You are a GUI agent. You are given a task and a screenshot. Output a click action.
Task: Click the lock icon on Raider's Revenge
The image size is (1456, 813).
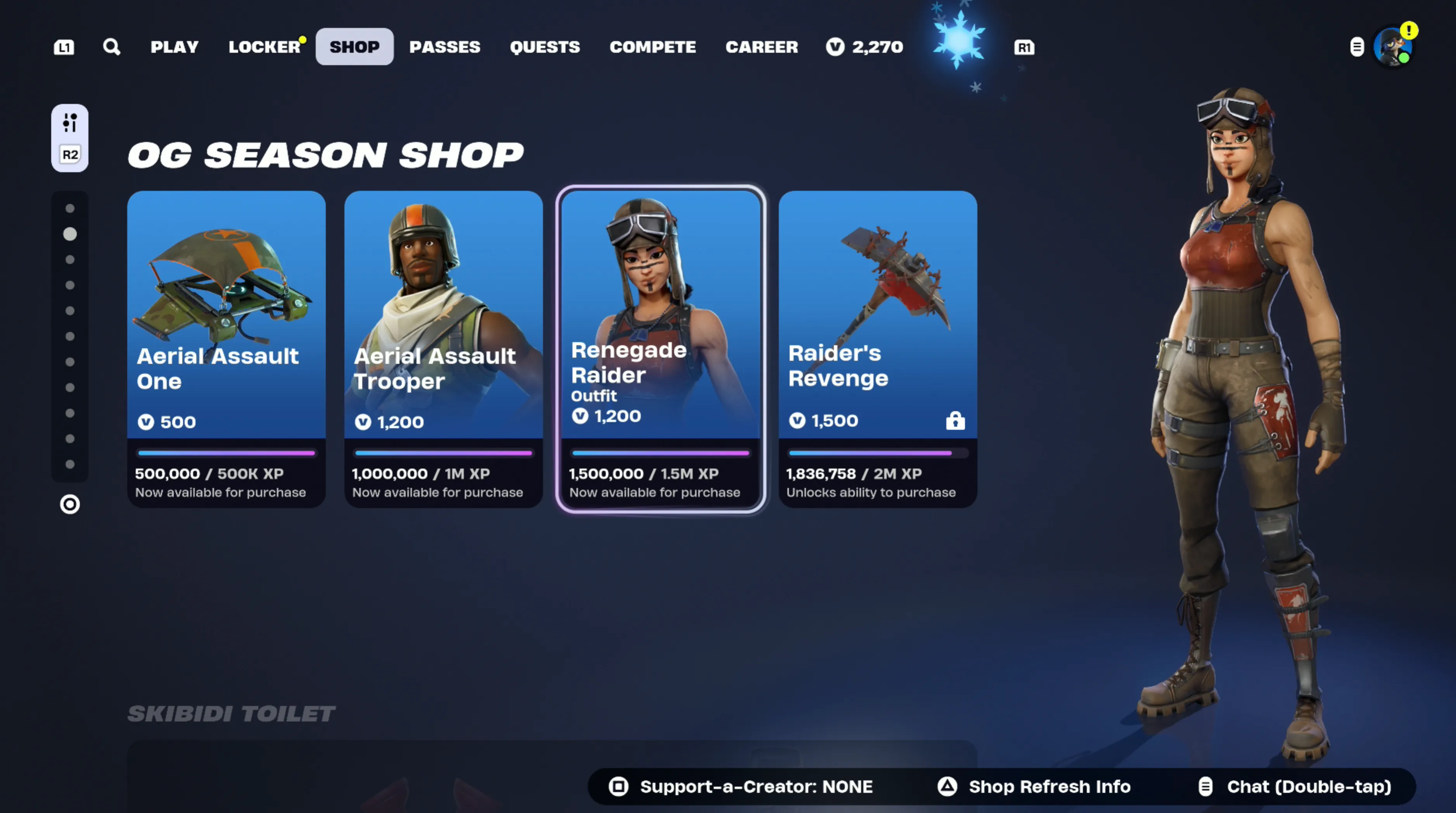point(955,420)
